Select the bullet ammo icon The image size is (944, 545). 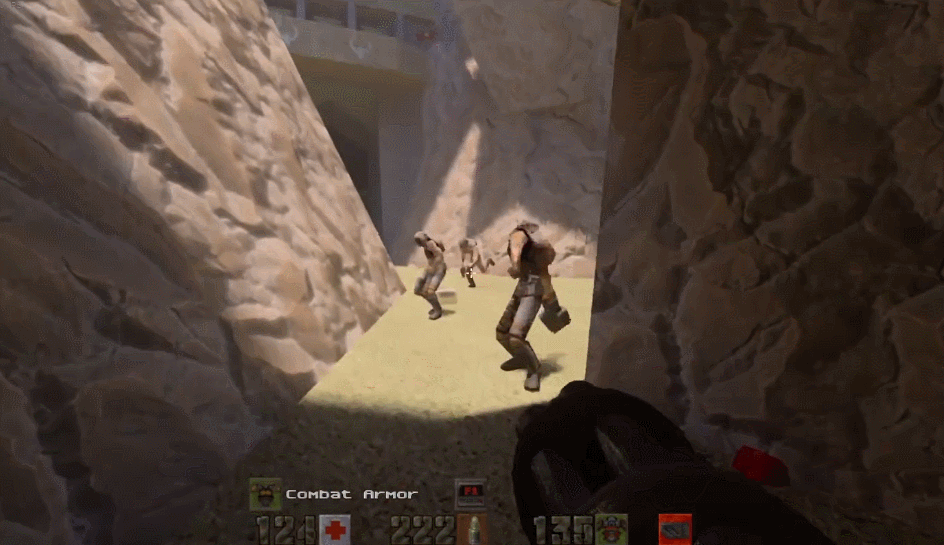(474, 529)
